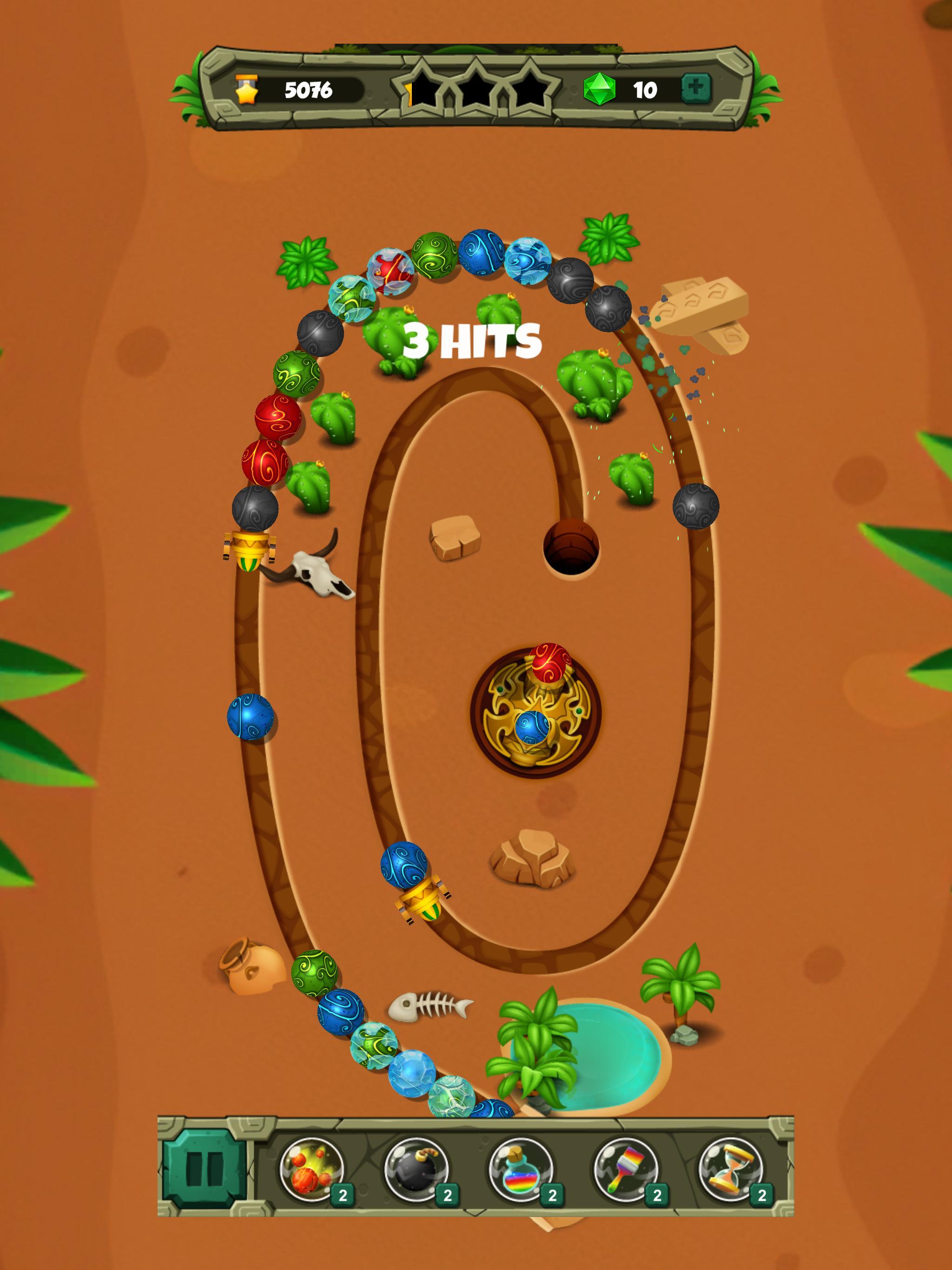Tap the 3 HITS text overlay
The image size is (952, 1270).
pyautogui.click(x=472, y=340)
